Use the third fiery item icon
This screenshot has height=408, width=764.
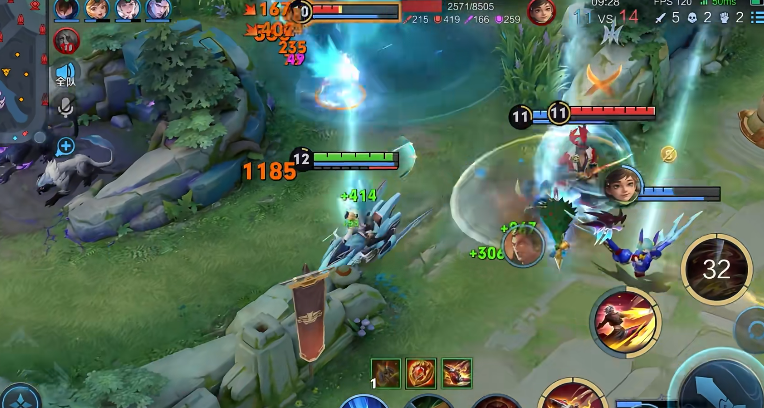pyautogui.click(x=457, y=373)
